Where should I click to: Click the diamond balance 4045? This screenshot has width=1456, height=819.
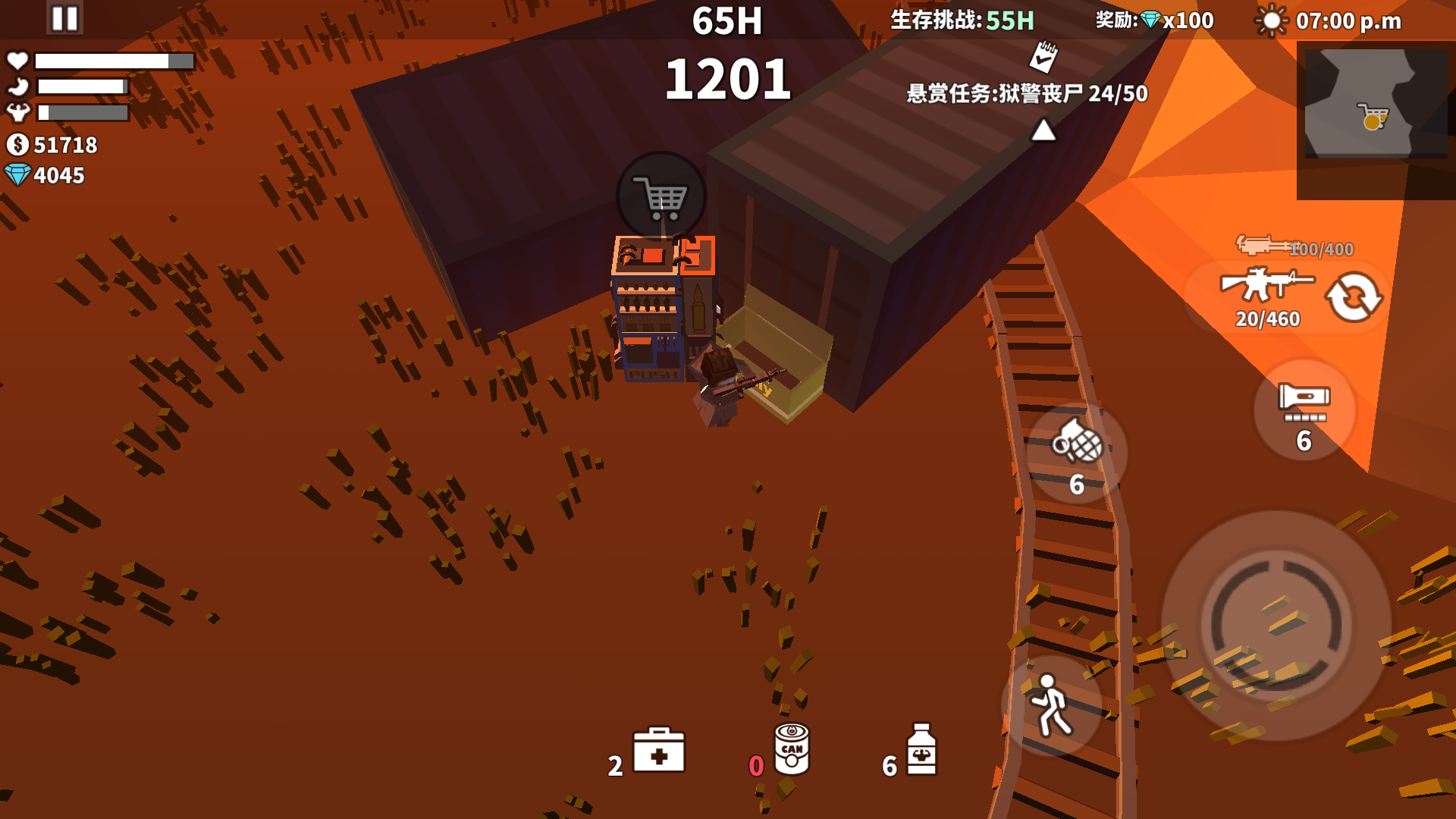click(47, 176)
